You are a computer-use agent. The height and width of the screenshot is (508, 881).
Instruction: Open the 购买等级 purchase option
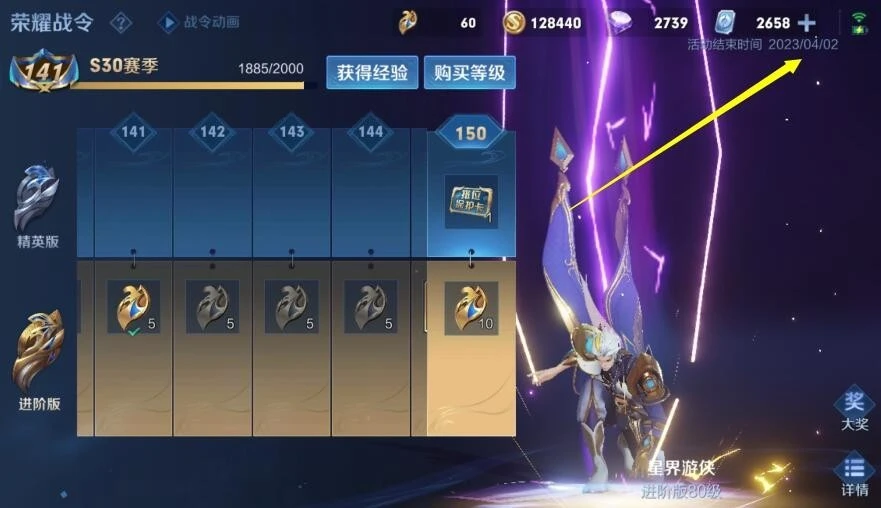(x=470, y=72)
